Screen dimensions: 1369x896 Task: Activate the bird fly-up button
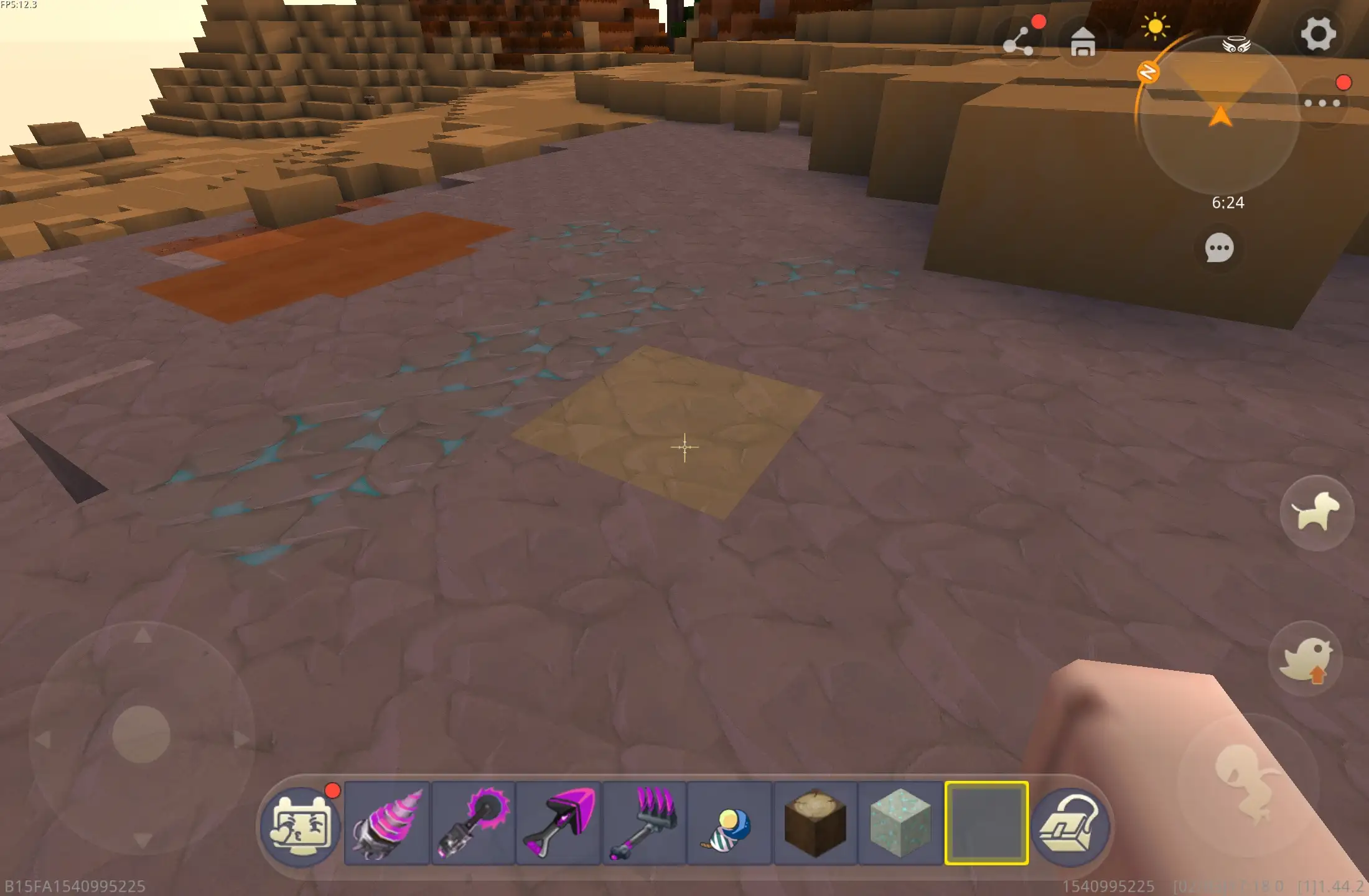[1306, 660]
